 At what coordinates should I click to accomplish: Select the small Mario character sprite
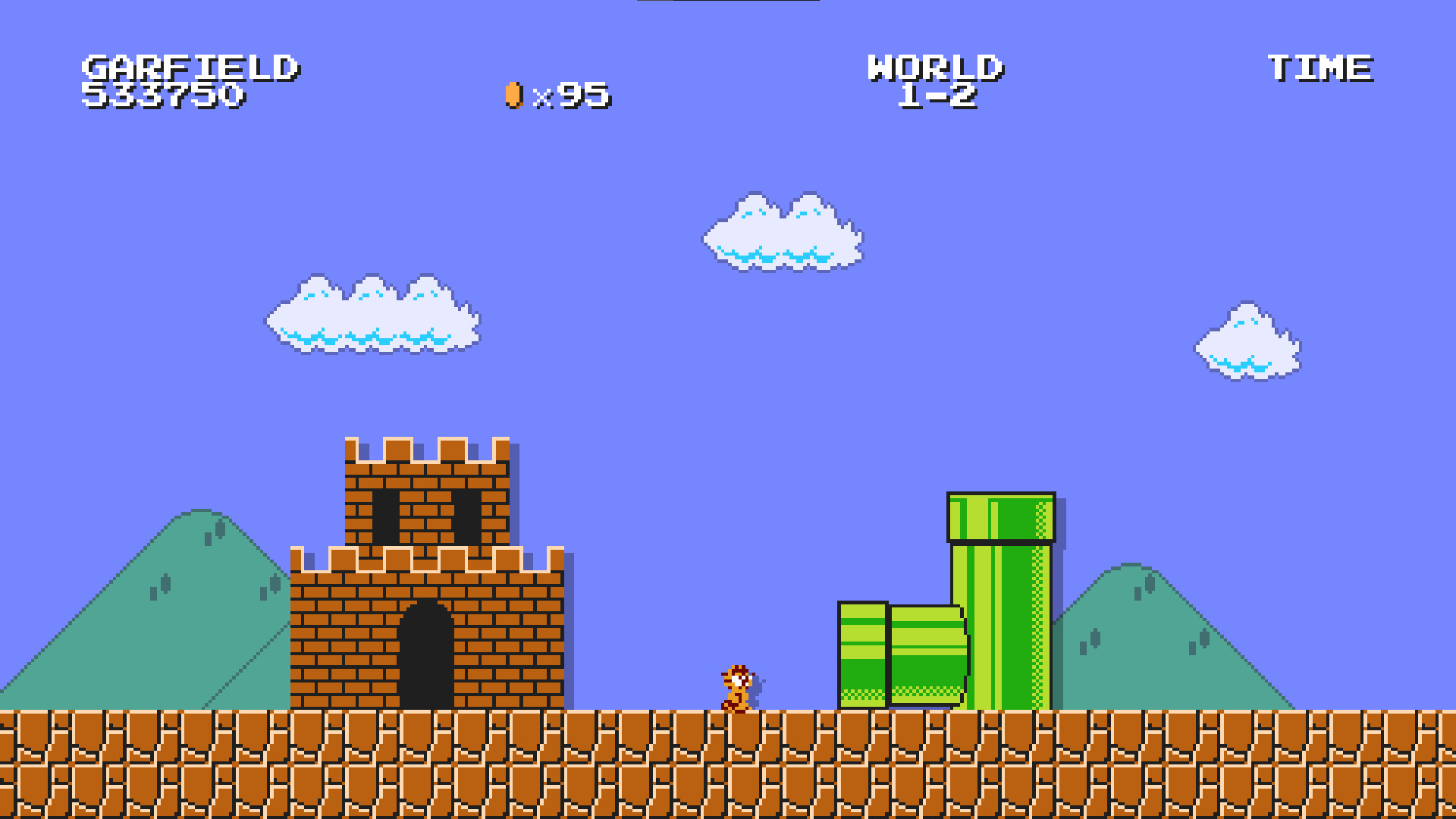[737, 686]
